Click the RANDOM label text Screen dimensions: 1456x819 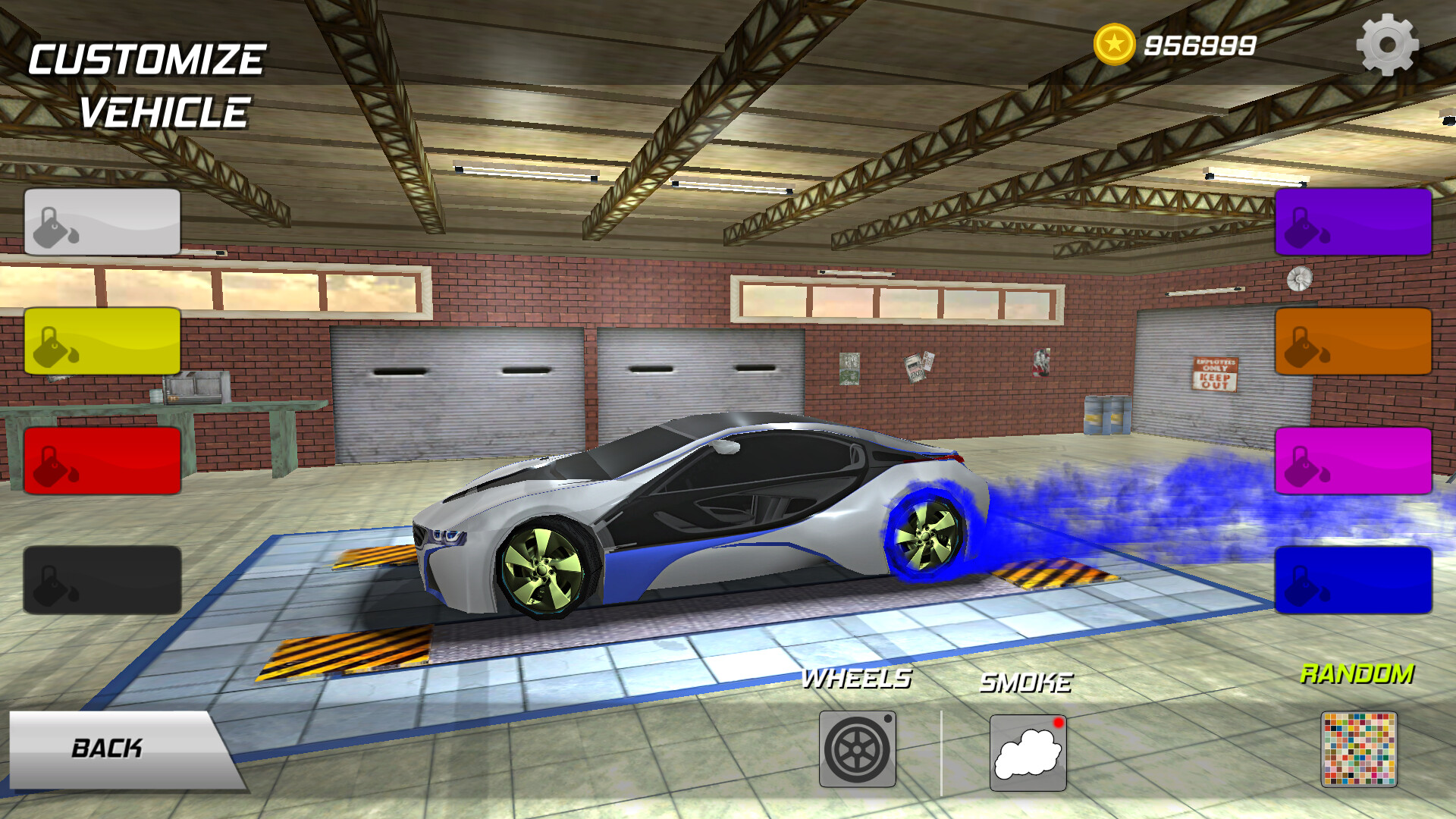(x=1357, y=673)
